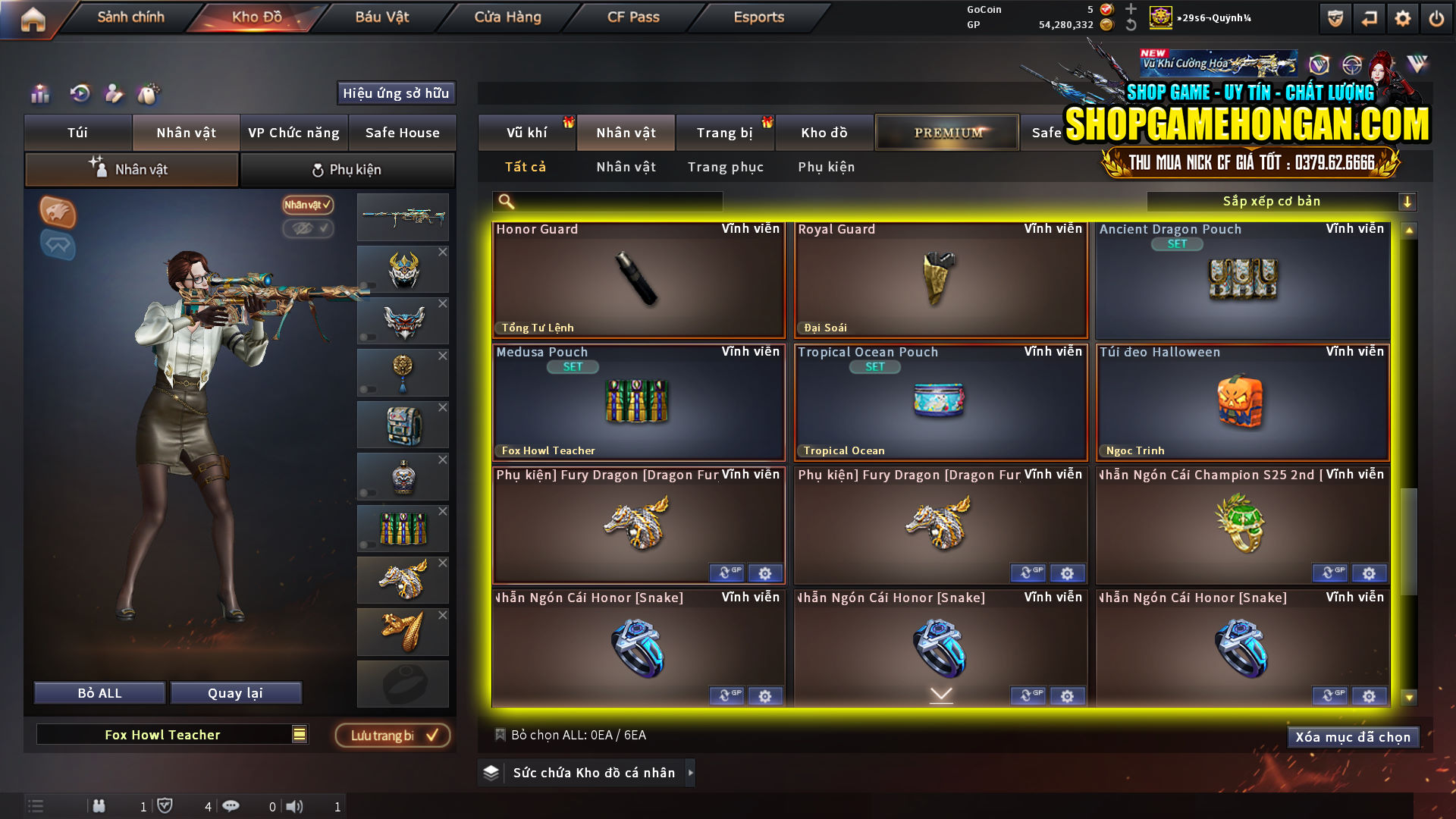Open the PREMIUM inventory tab
The height and width of the screenshot is (819, 1456).
(946, 132)
